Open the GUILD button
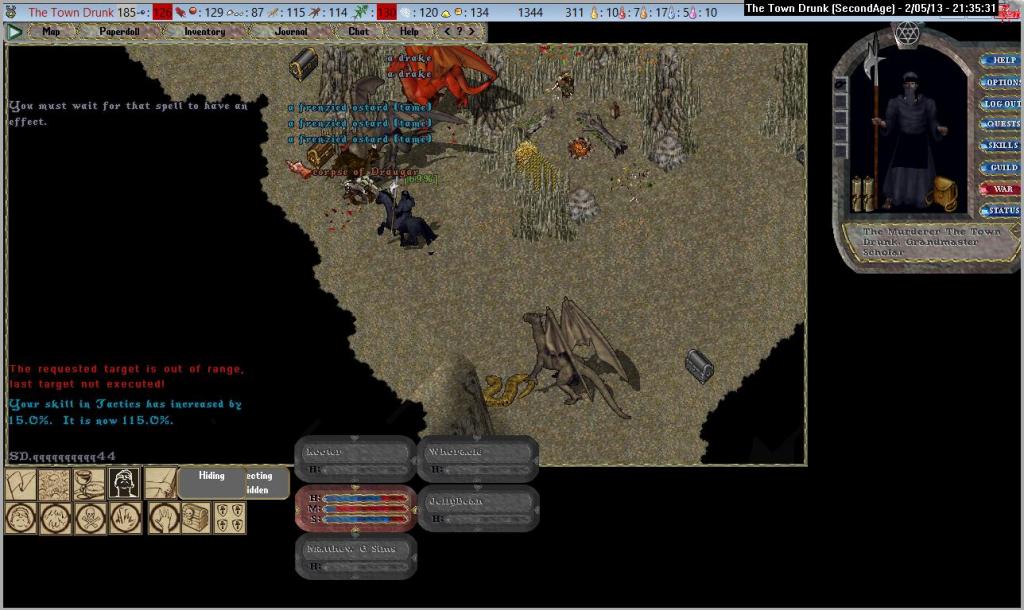Screen dimensions: 1024x610 coord(1002,167)
